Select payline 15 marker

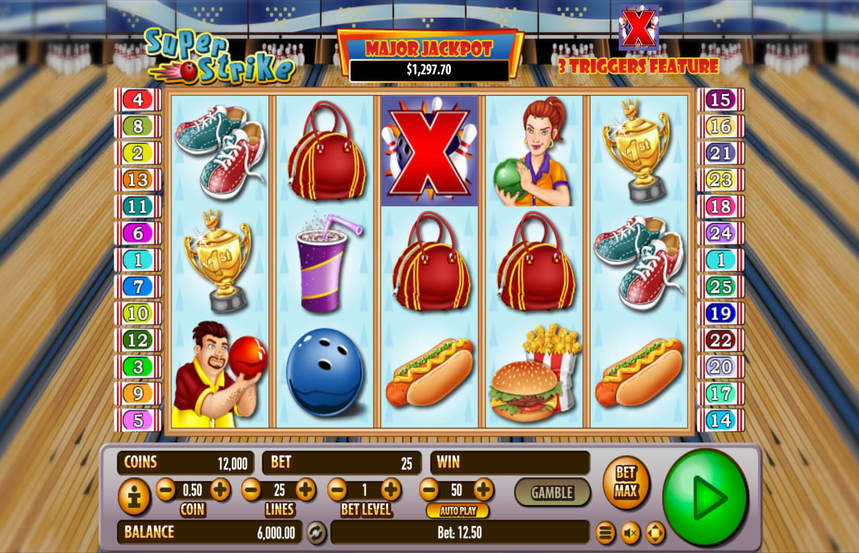pyautogui.click(x=720, y=100)
